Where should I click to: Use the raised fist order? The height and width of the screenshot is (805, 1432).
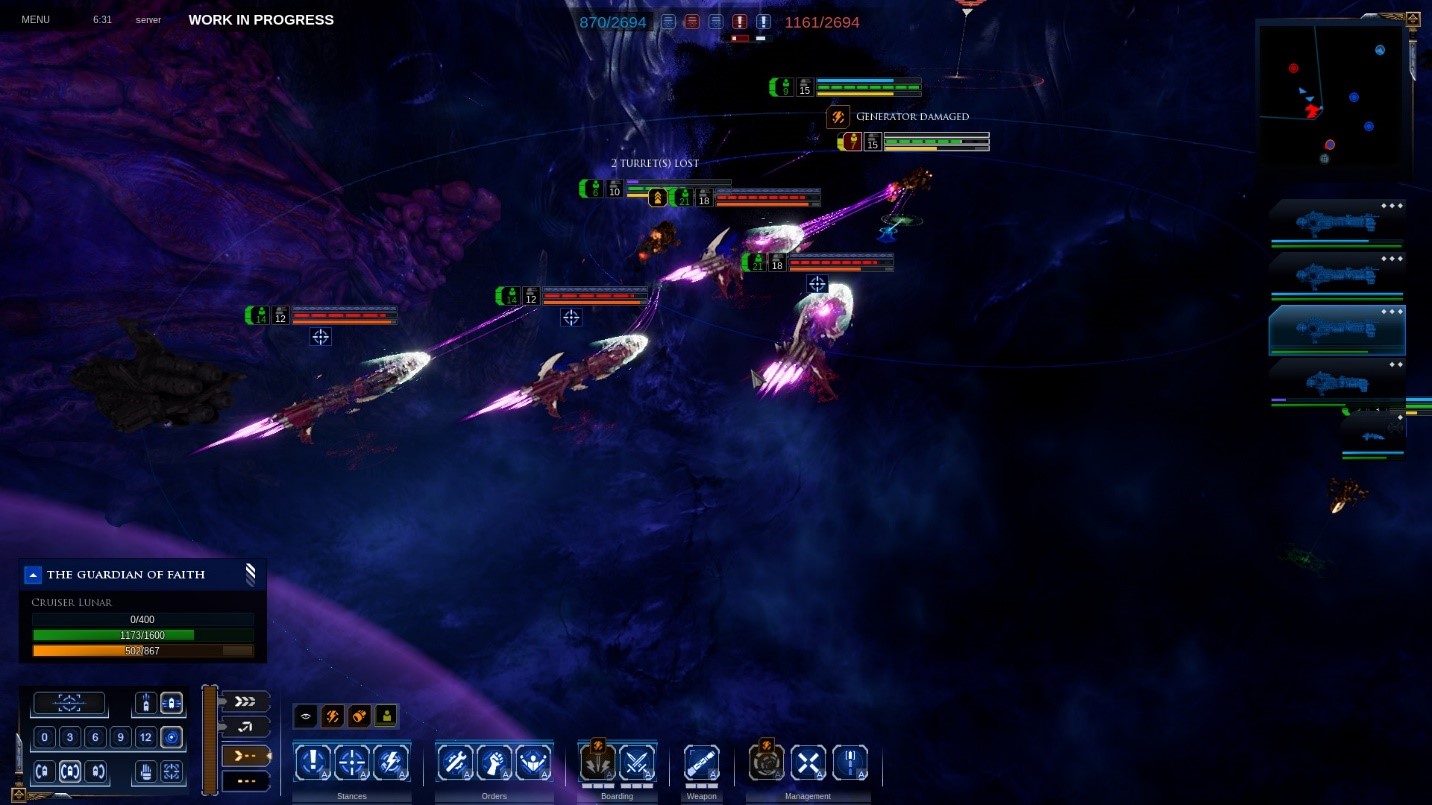click(494, 764)
